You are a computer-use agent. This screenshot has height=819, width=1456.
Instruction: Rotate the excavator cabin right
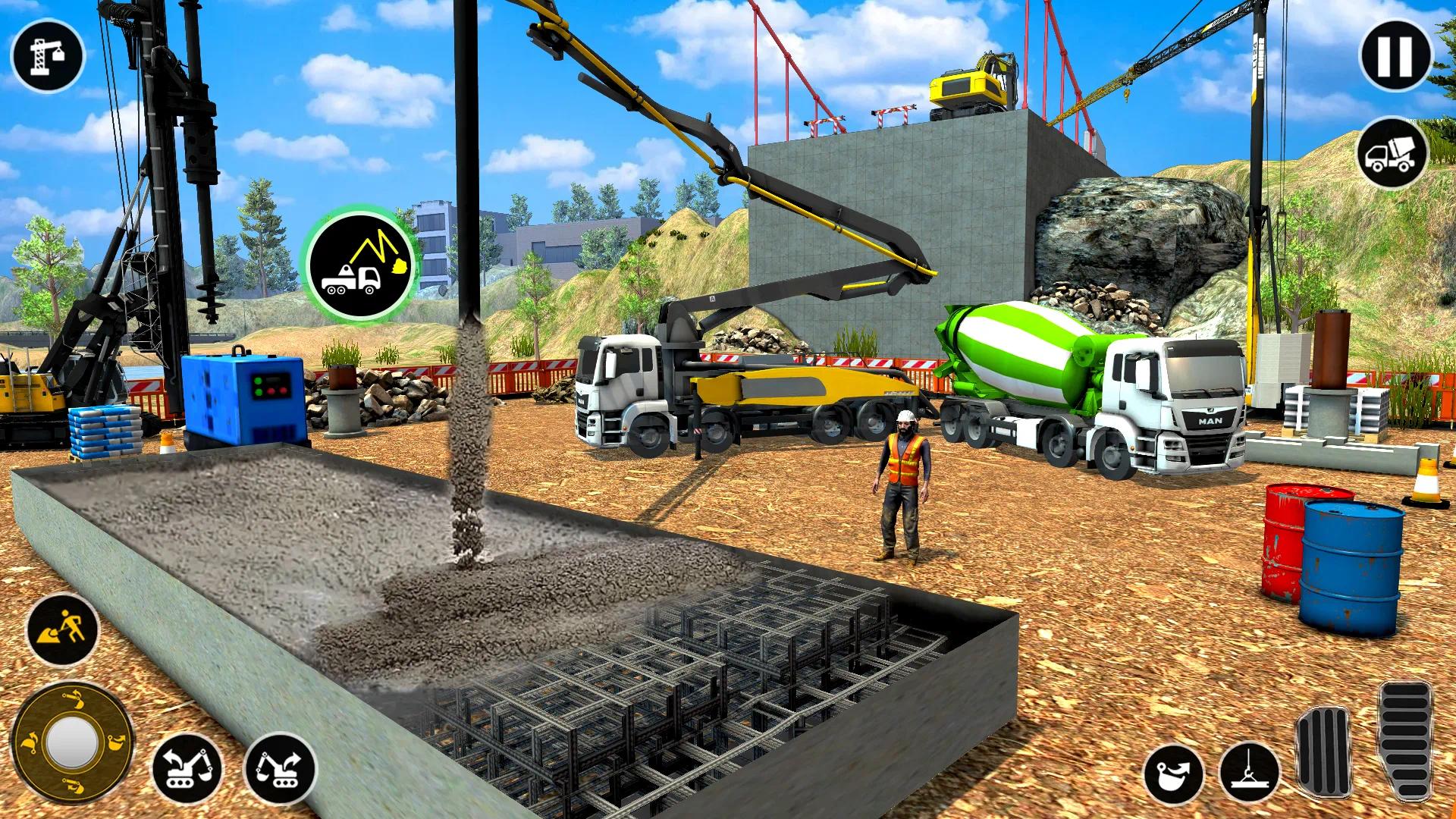pos(283,767)
